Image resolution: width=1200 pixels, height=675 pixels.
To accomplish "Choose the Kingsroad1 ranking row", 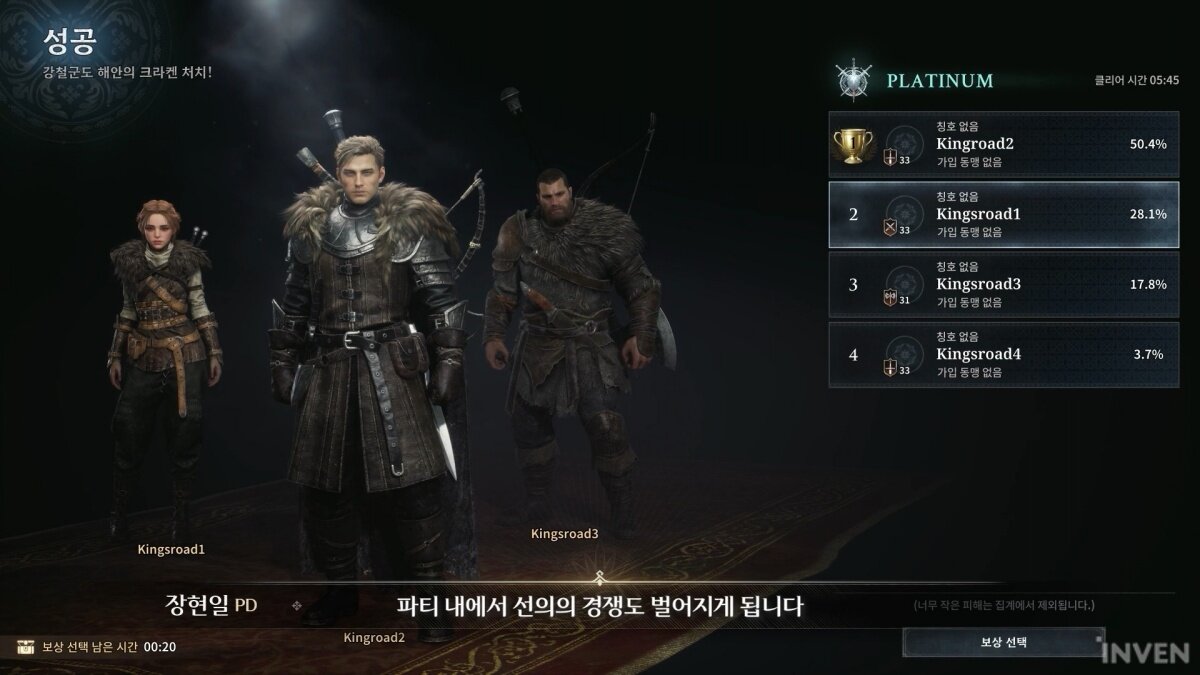I will coord(1003,214).
